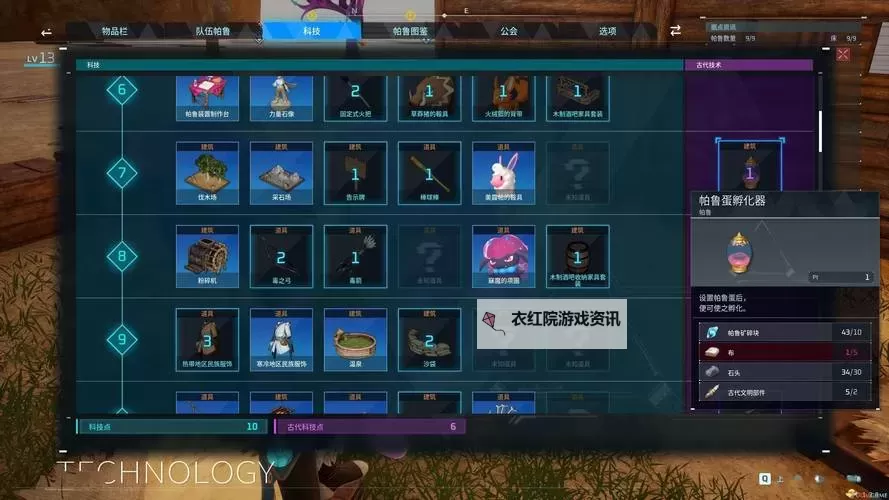Select the 木制酒吧收纳家具套装 barrel tile
This screenshot has width=889, height=500.
(x=577, y=256)
